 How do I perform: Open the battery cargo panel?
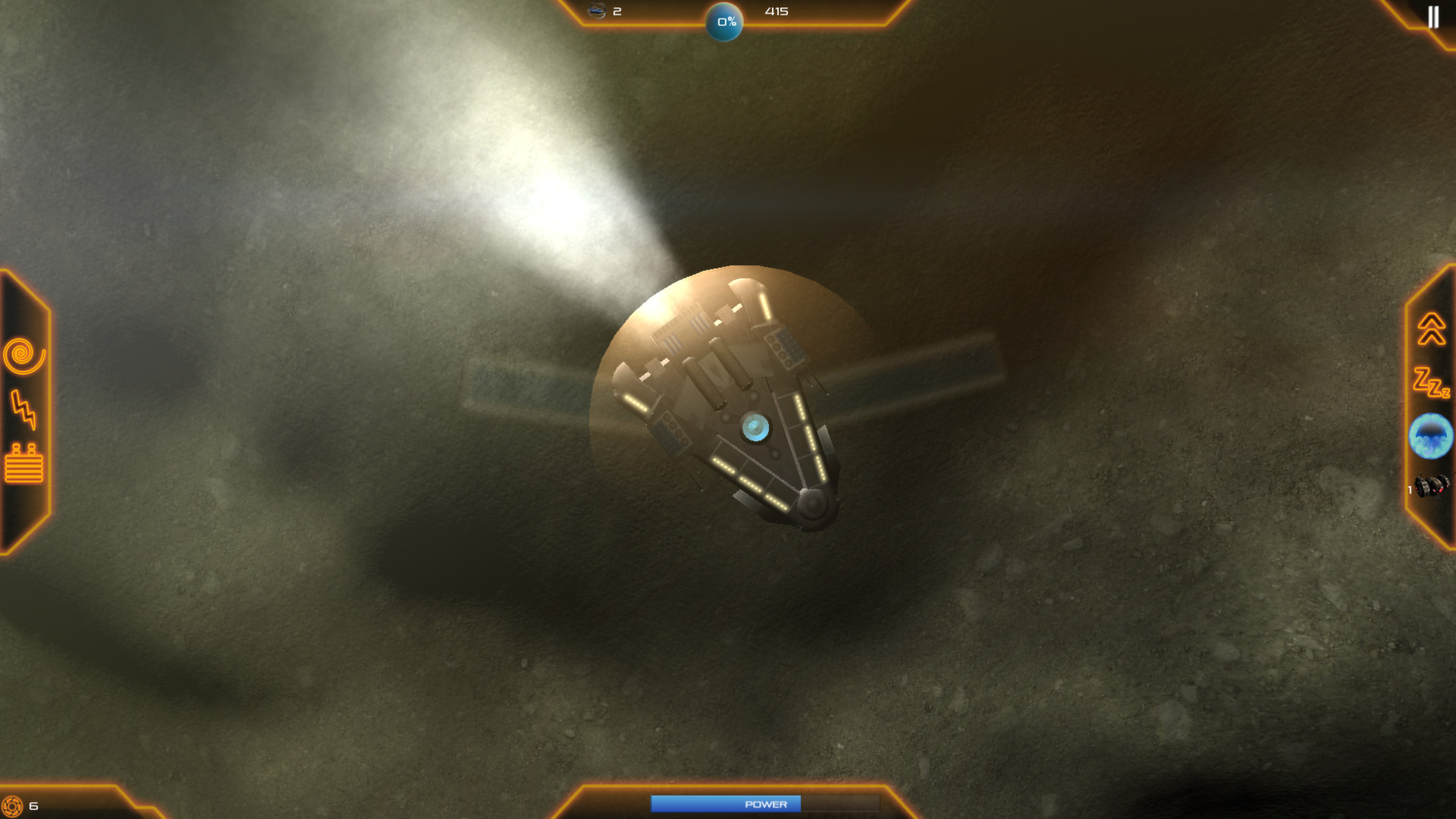pyautogui.click(x=24, y=465)
